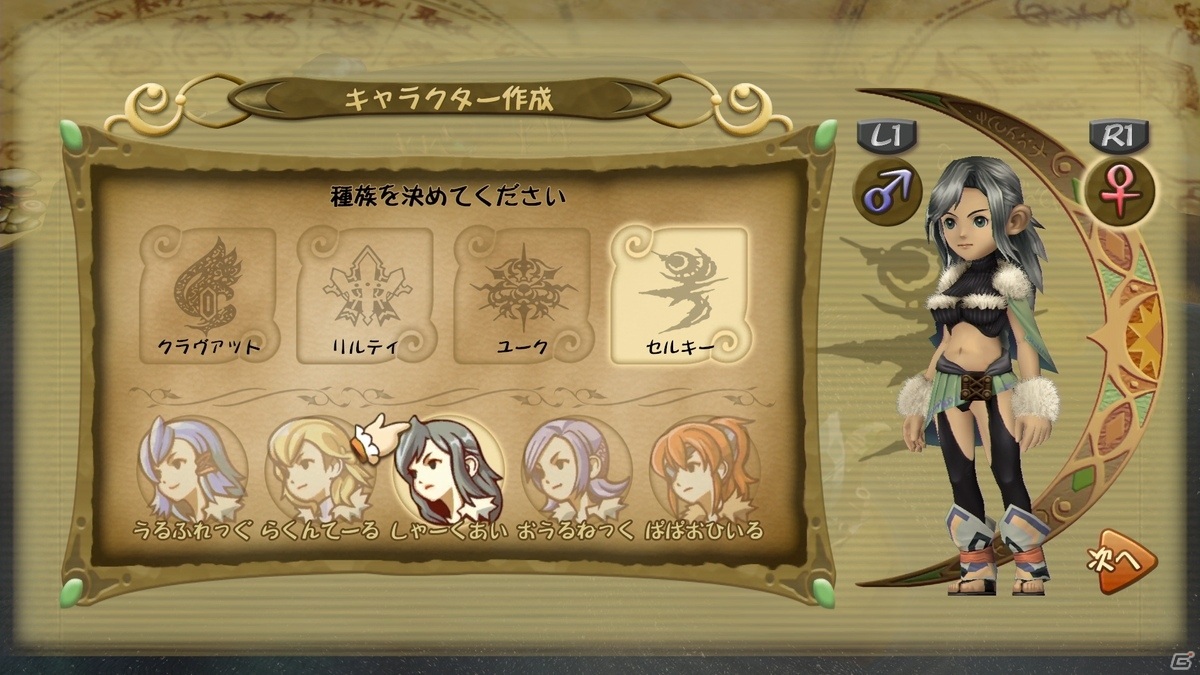Click the 次へ next arrow button

click(1116, 564)
